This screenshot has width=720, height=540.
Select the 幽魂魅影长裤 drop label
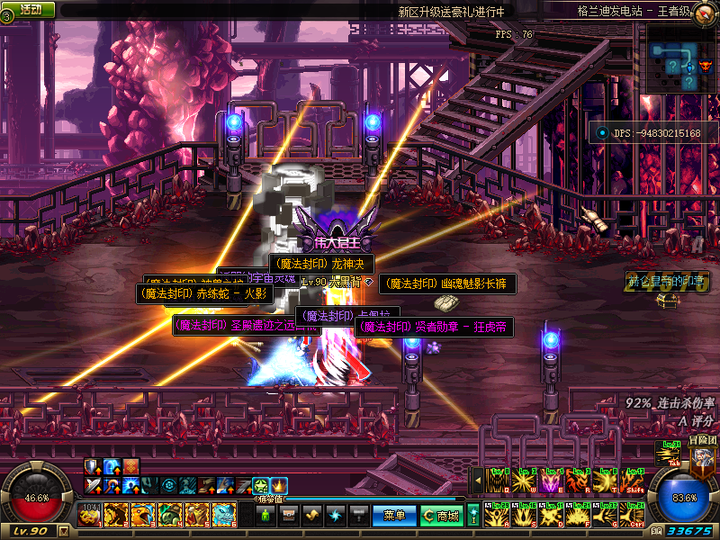pyautogui.click(x=450, y=285)
